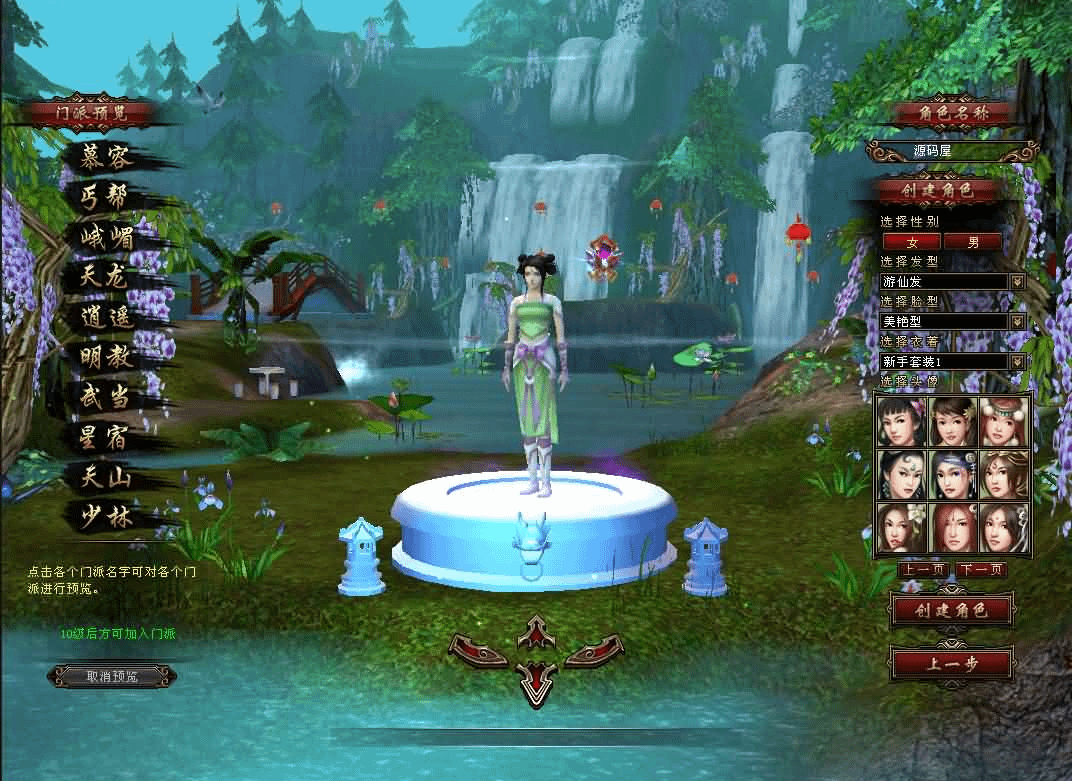Preview the 少林 sect

(x=105, y=517)
